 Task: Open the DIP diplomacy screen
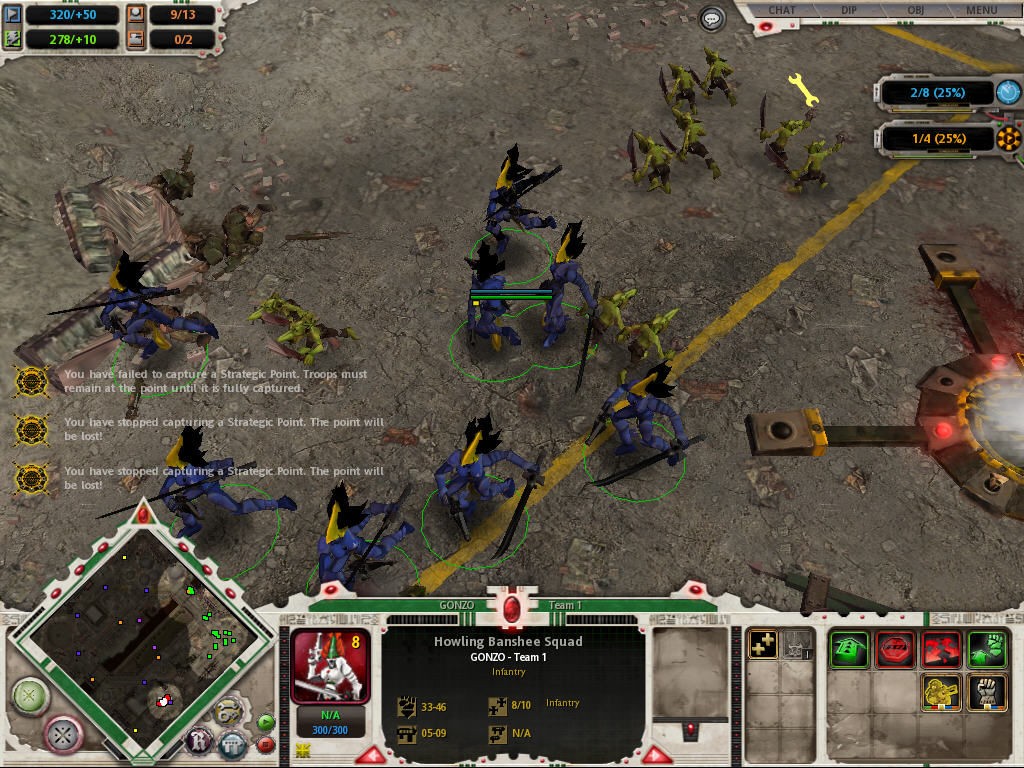(847, 11)
